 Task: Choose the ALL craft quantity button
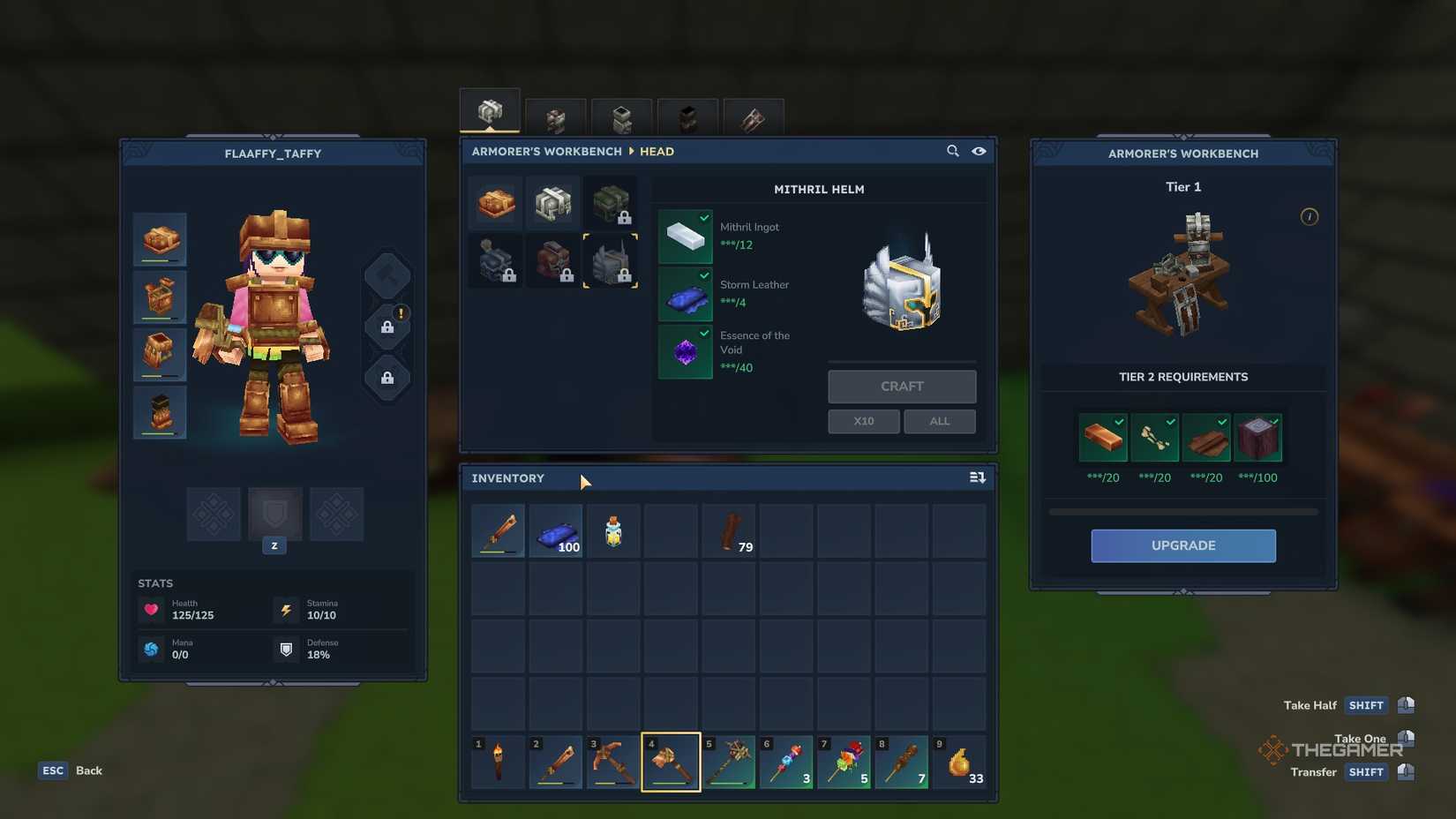coord(939,422)
